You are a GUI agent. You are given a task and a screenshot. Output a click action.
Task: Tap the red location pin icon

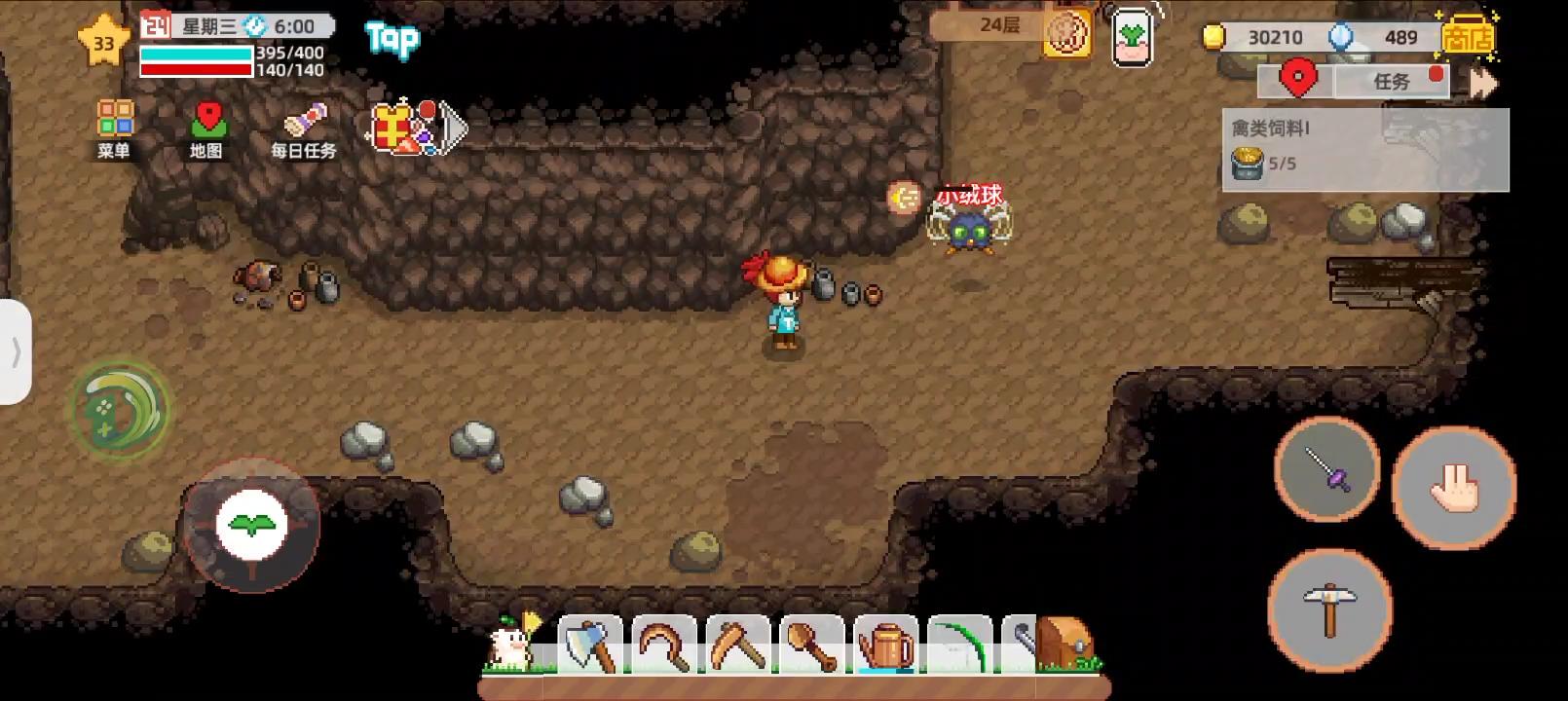1296,80
